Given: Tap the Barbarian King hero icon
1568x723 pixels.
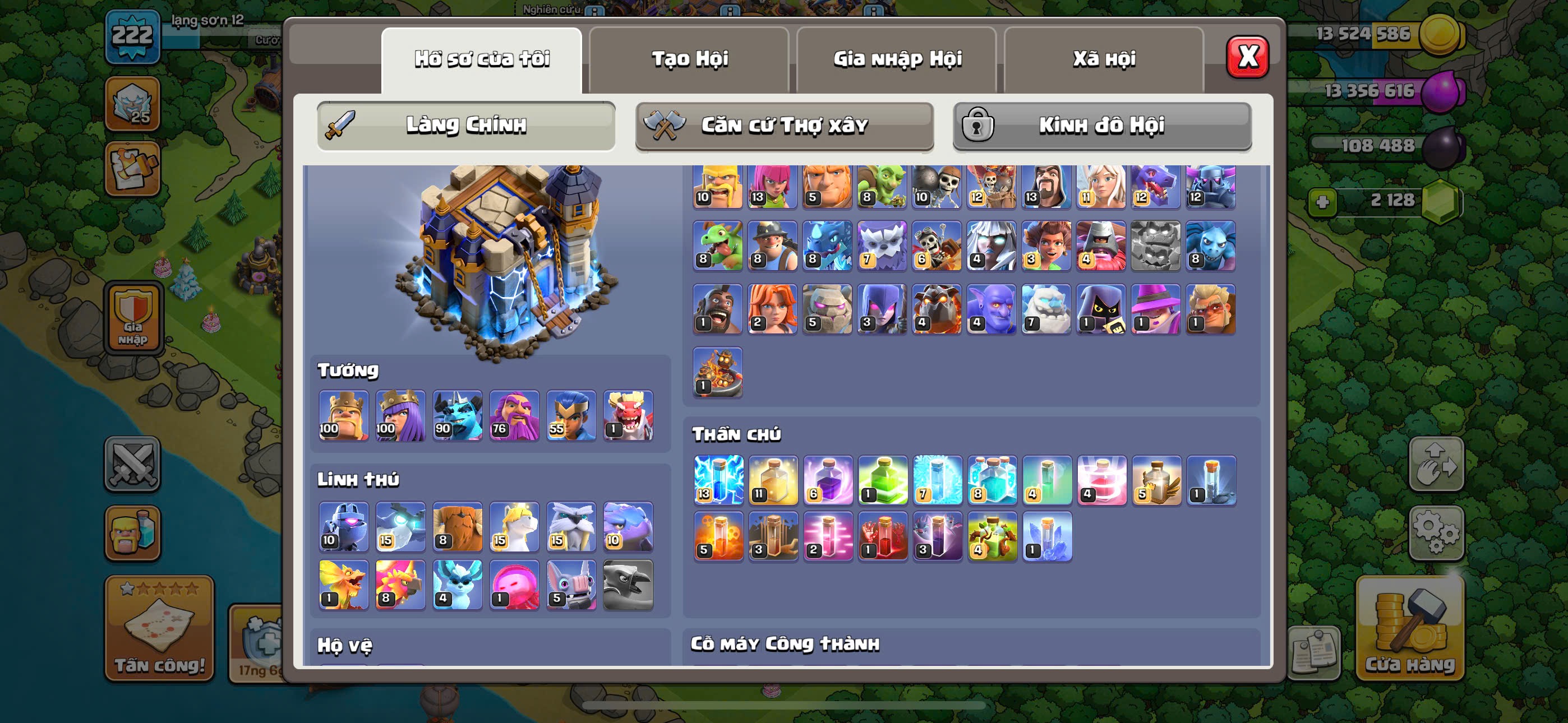Looking at the screenshot, I should 343,415.
